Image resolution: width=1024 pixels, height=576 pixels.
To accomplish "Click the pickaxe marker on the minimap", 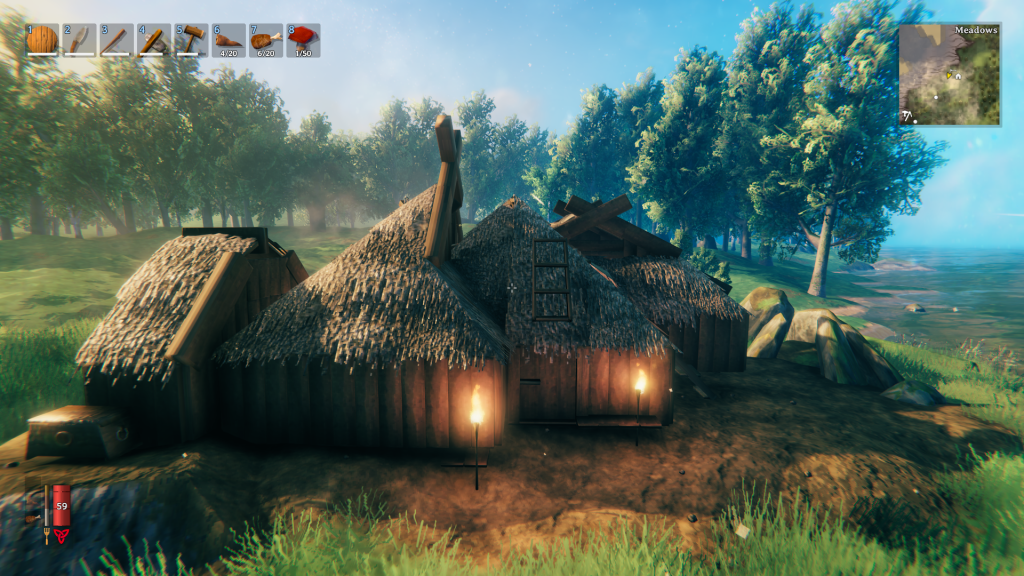I will 907,116.
